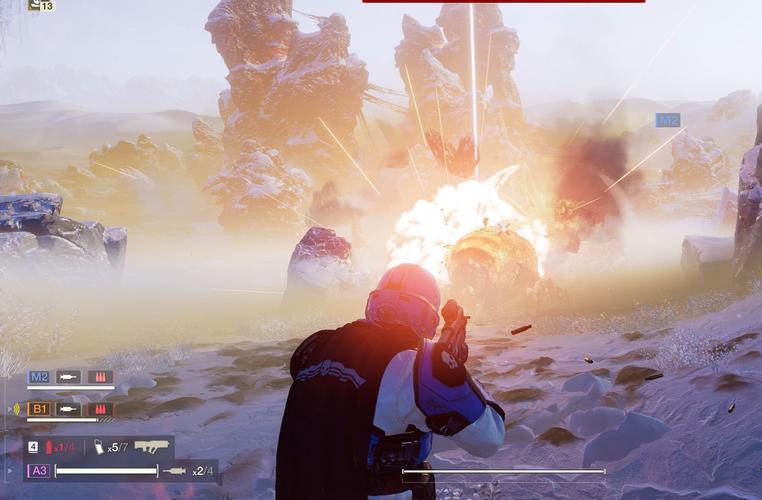Image resolution: width=762 pixels, height=500 pixels.
Task: Click B1's red ammo magazines icon
Action: [x=100, y=409]
